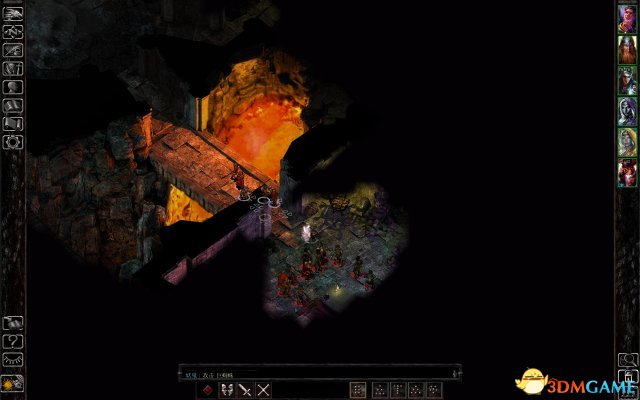Viewport: 640px width, 400px height.
Task: Select the red-bearded dwarf portrait
Action: [627, 49]
